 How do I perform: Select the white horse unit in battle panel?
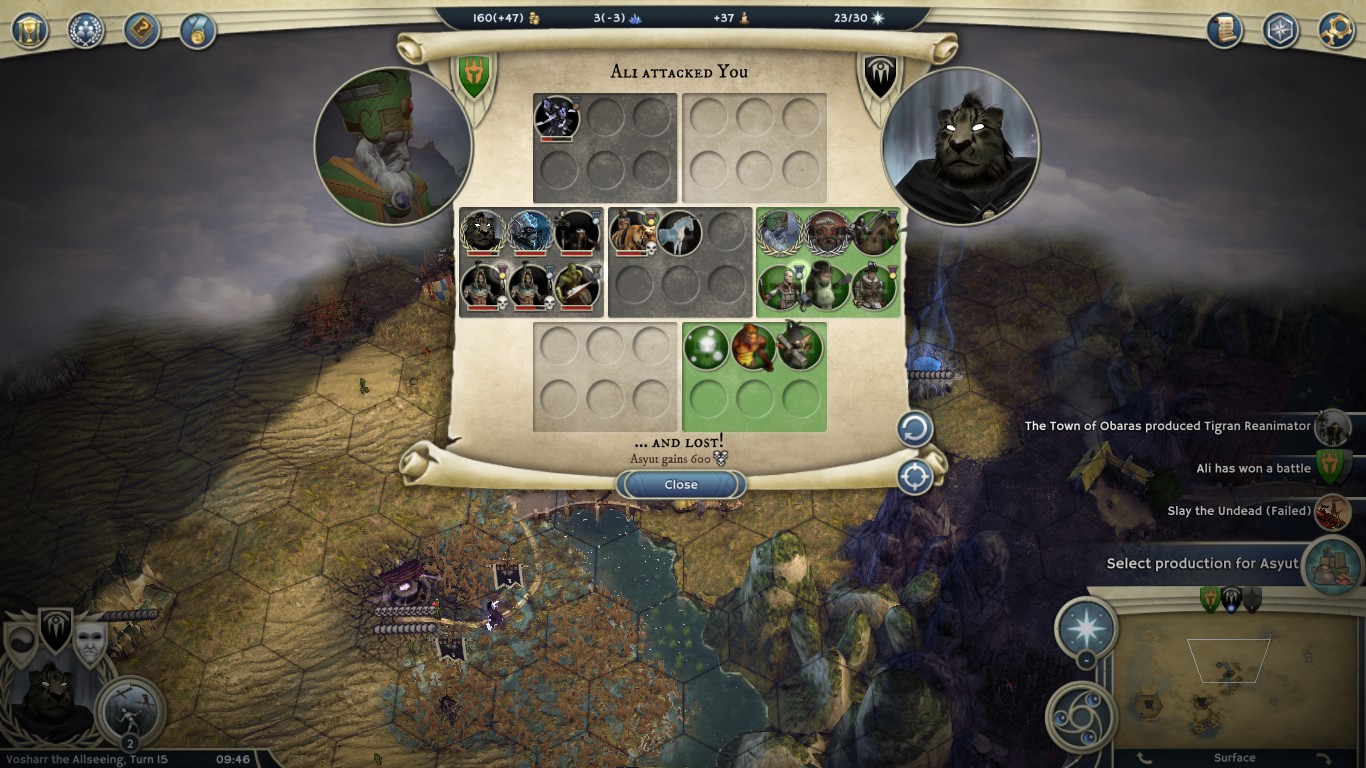[x=679, y=233]
